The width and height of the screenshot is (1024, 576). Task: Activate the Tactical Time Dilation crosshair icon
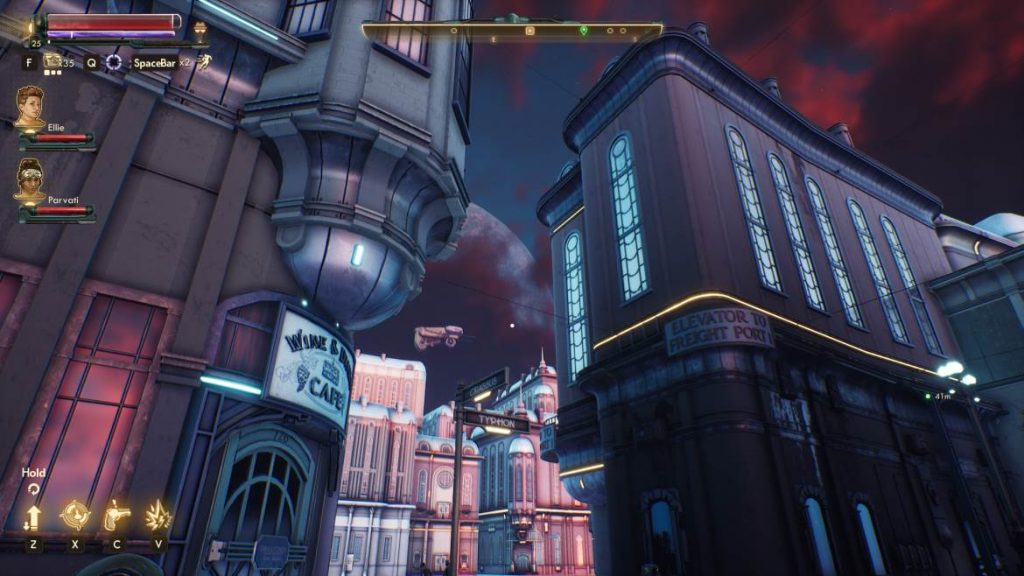116,62
